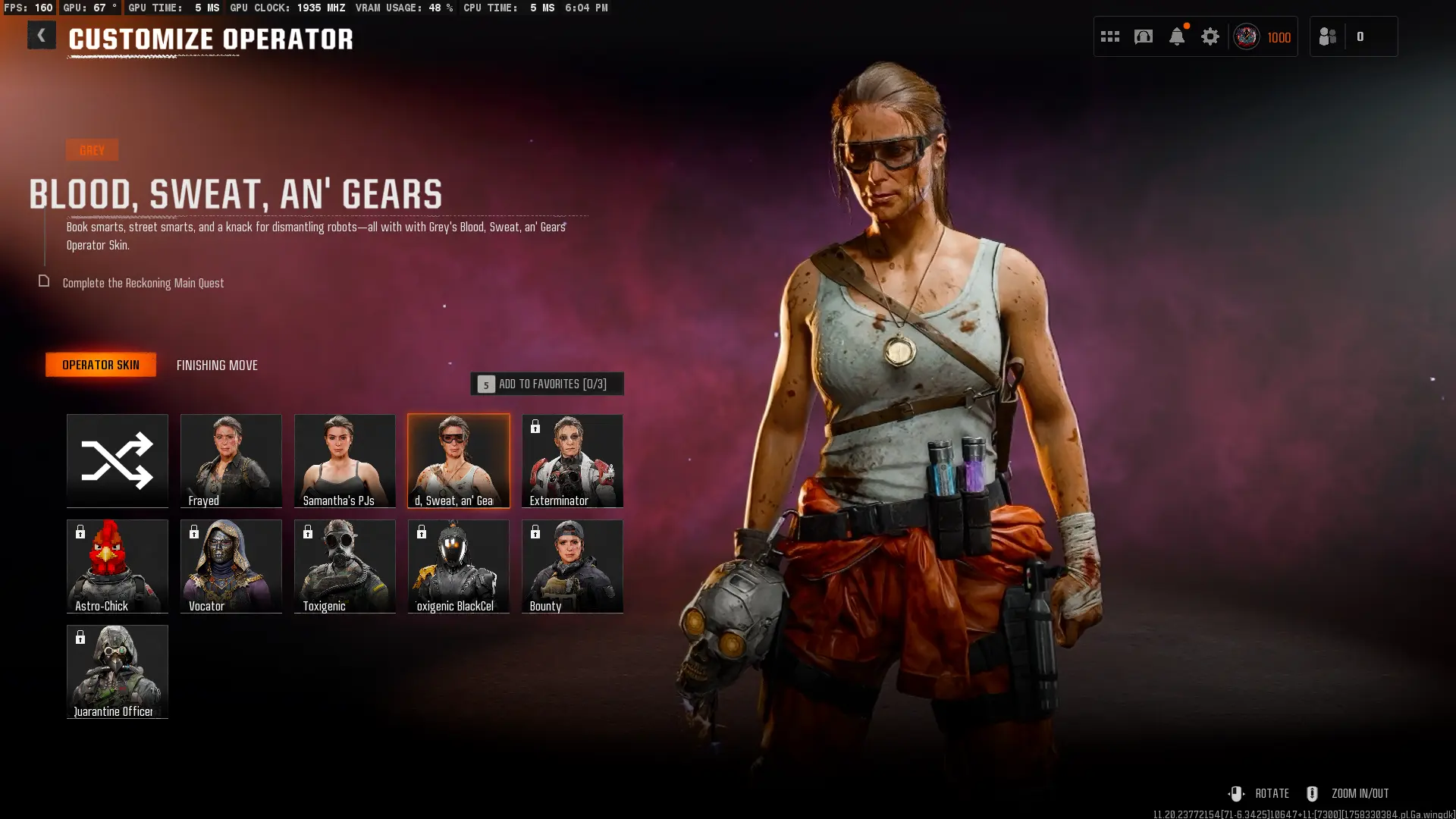Choose the shuffle random skin tile

tap(118, 460)
